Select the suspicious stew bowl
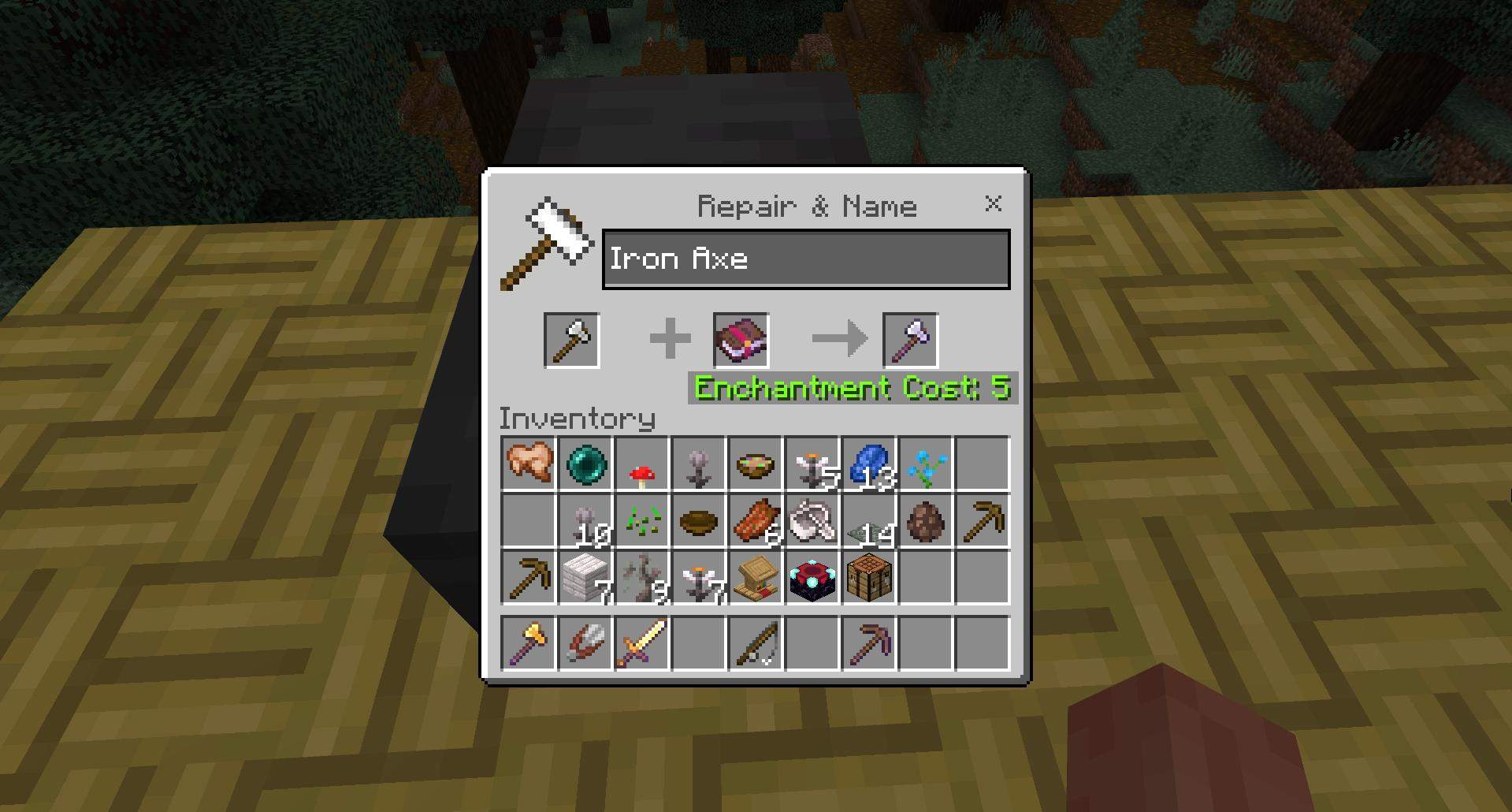 pos(755,463)
